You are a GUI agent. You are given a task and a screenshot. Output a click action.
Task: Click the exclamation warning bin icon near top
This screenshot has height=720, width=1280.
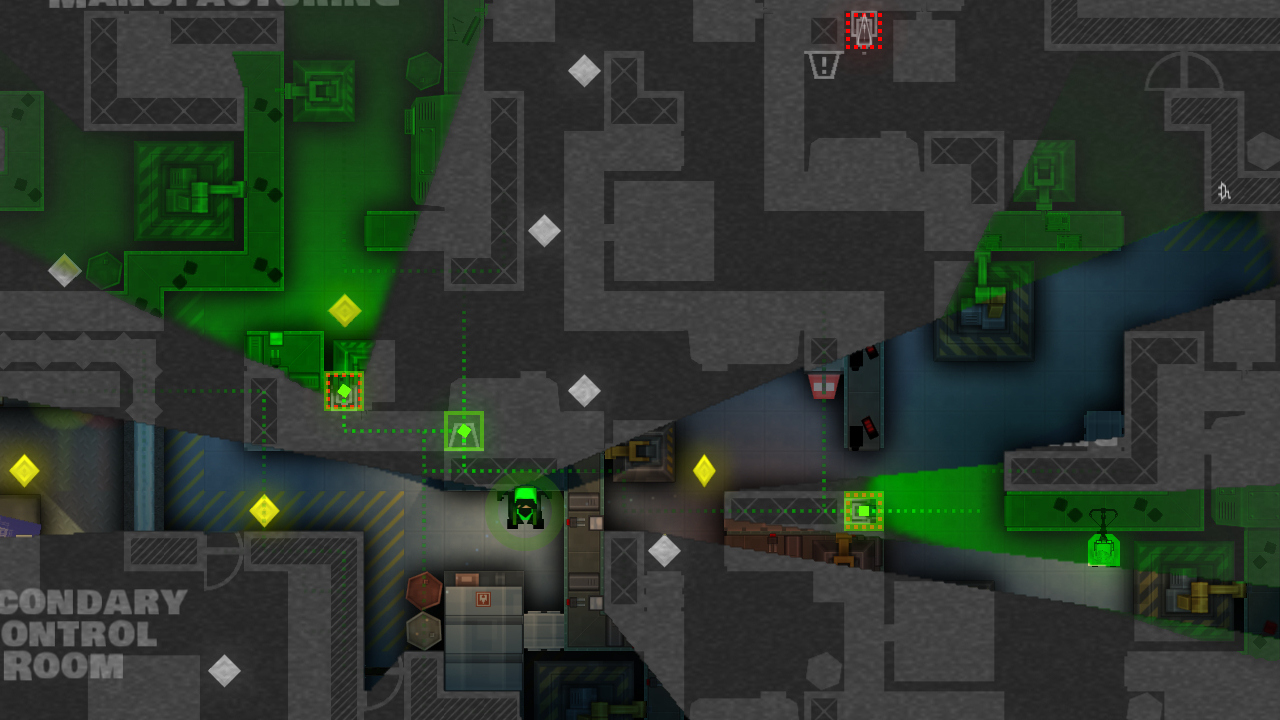point(820,66)
